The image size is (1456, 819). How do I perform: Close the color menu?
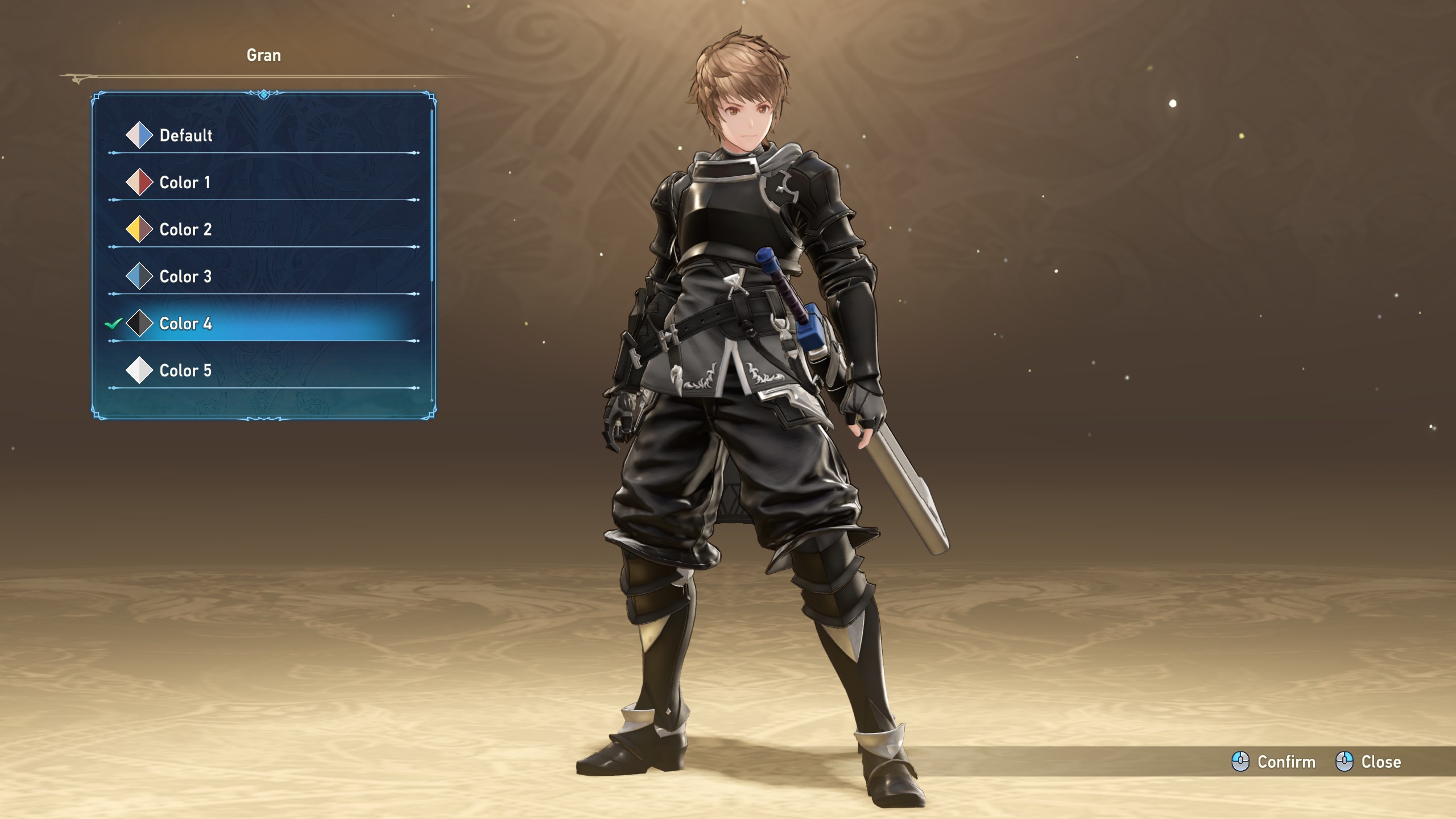click(1368, 762)
